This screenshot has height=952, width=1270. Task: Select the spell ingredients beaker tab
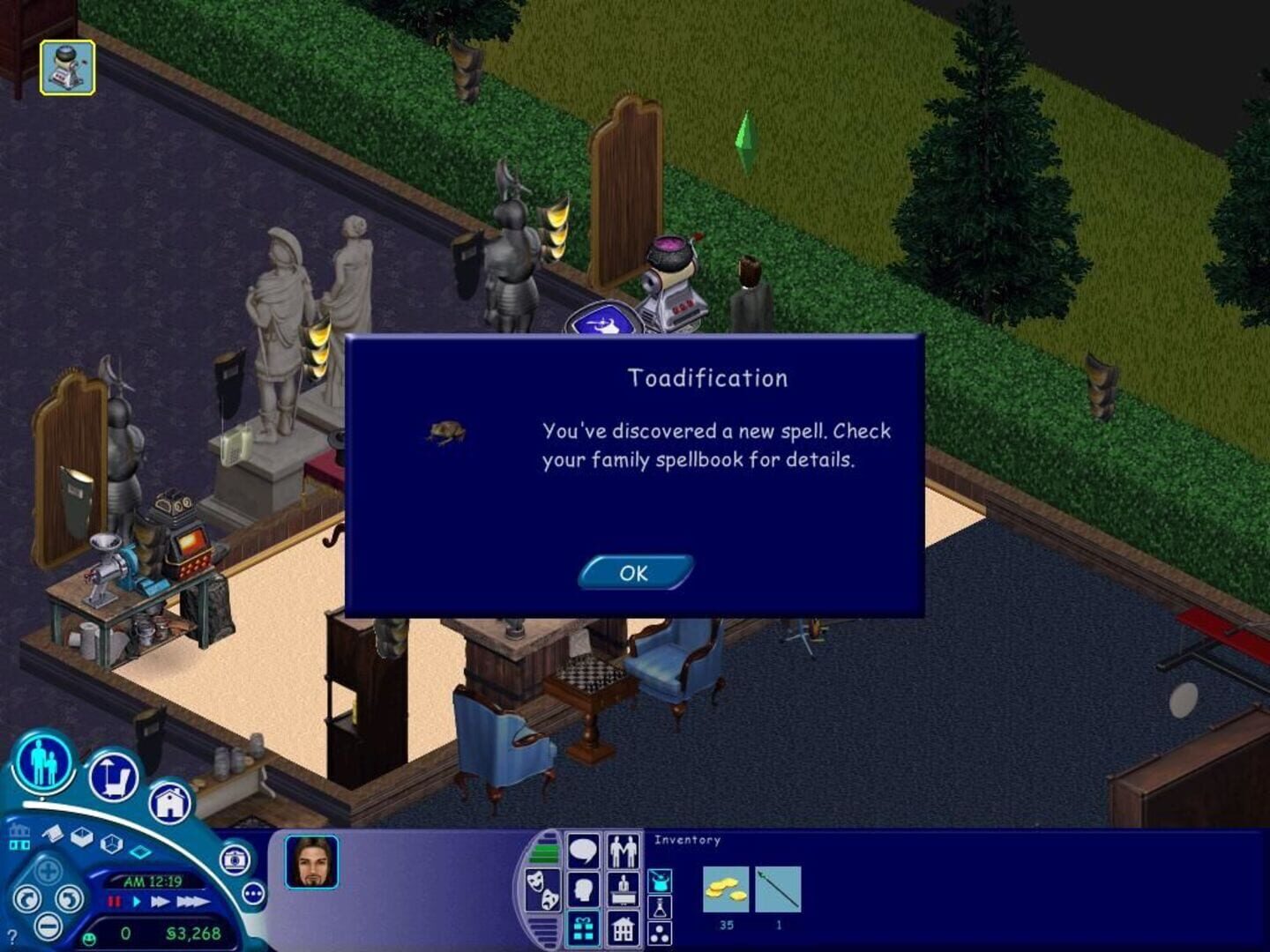[660, 905]
